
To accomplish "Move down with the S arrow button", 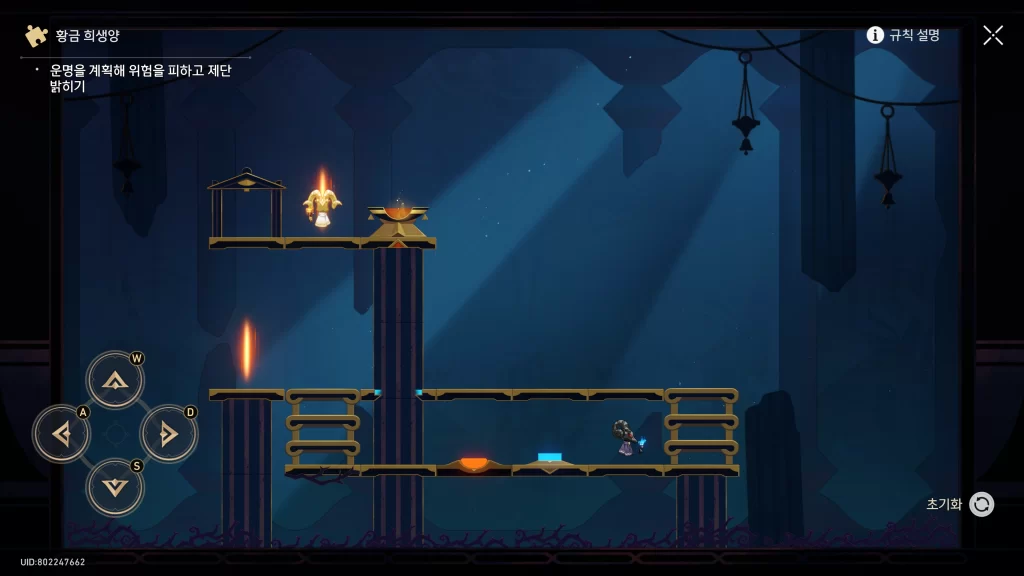I will coord(115,487).
